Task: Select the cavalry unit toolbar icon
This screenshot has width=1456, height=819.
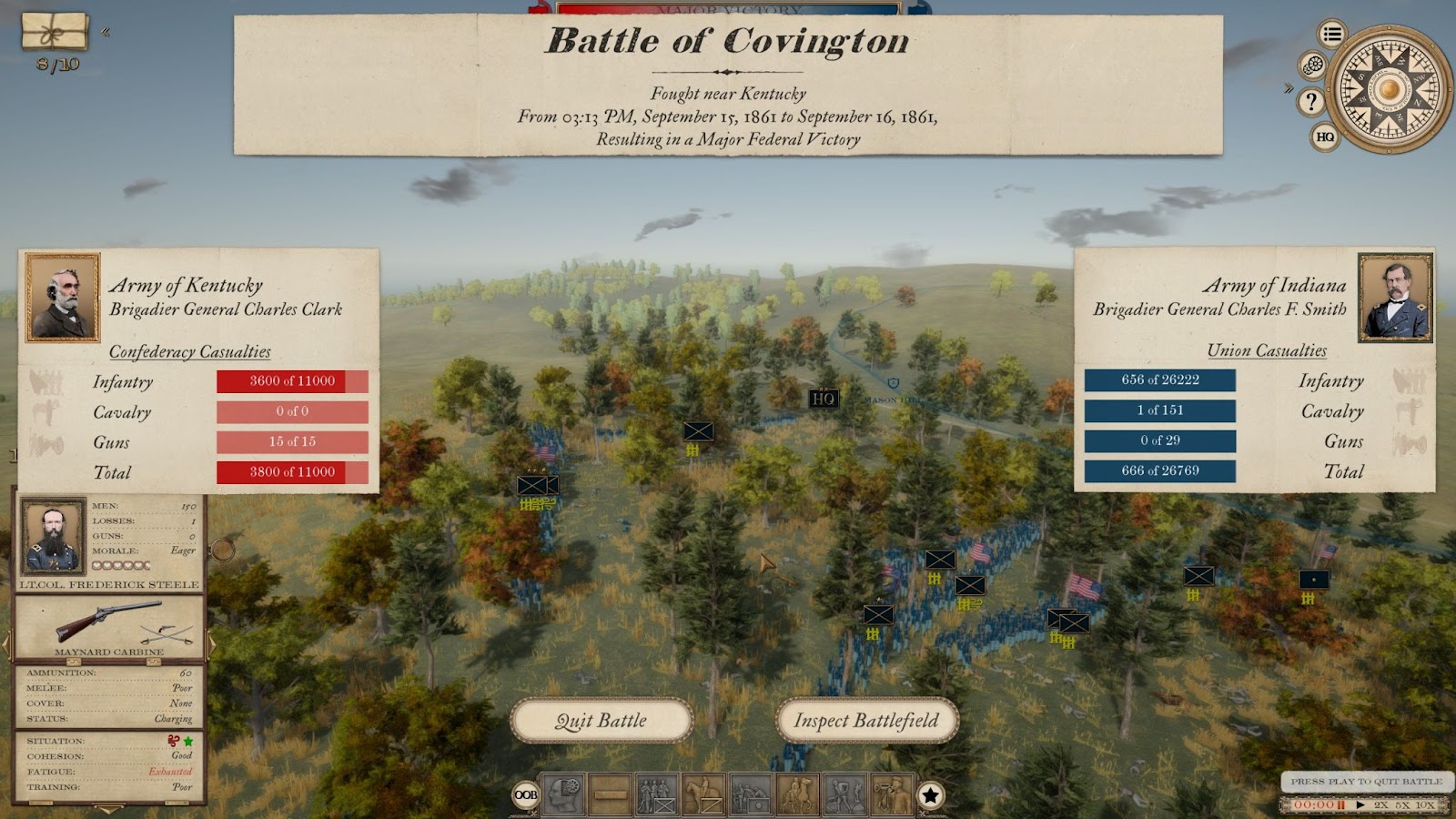Action: (703, 794)
